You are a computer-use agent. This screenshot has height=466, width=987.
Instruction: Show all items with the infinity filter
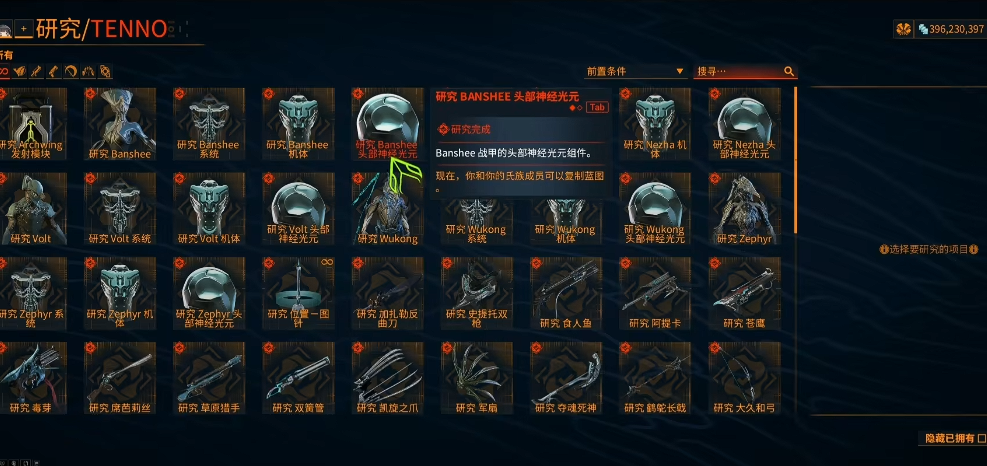pyautogui.click(x=5, y=72)
